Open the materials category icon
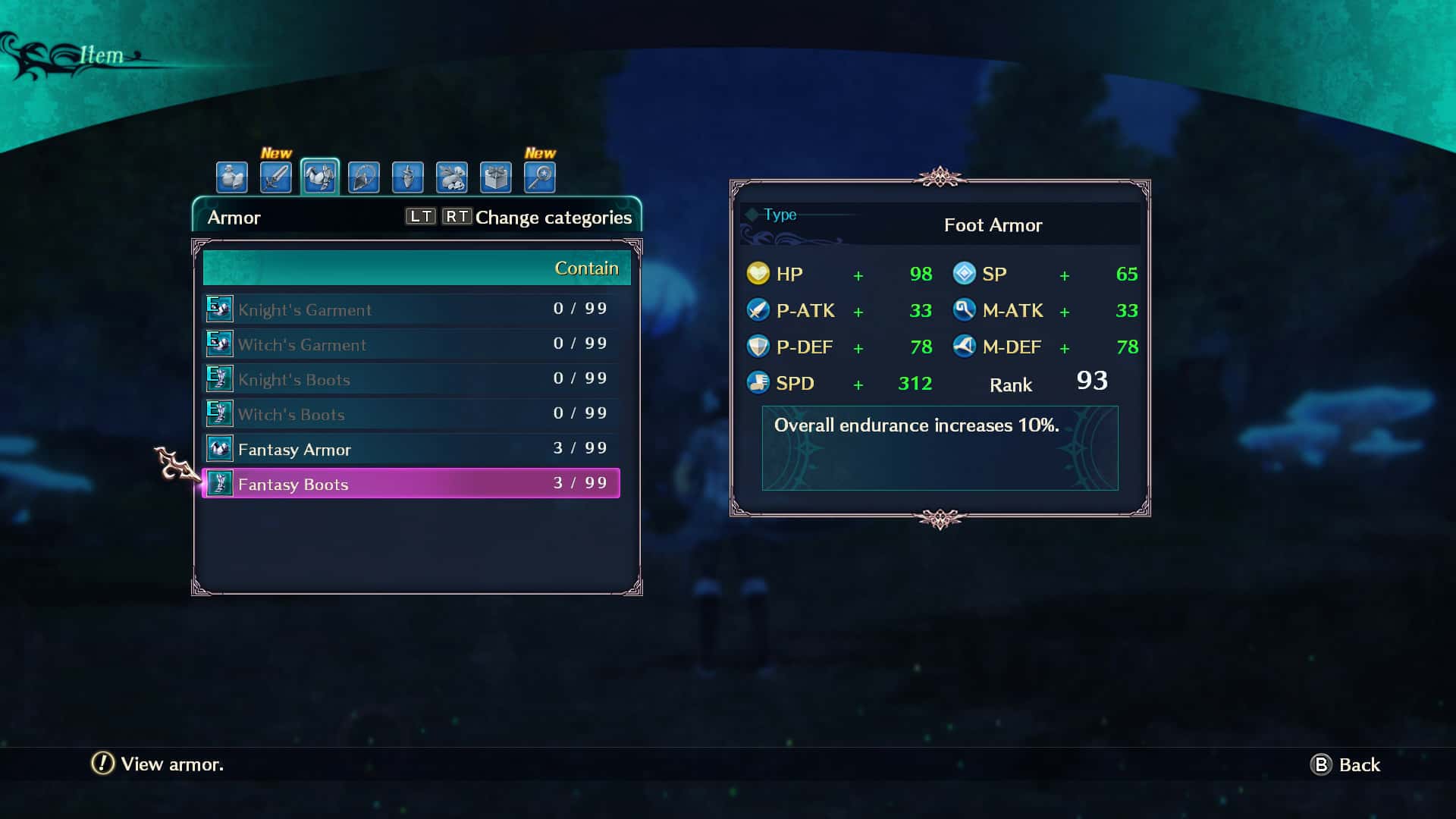The image size is (1456, 819). 451,177
